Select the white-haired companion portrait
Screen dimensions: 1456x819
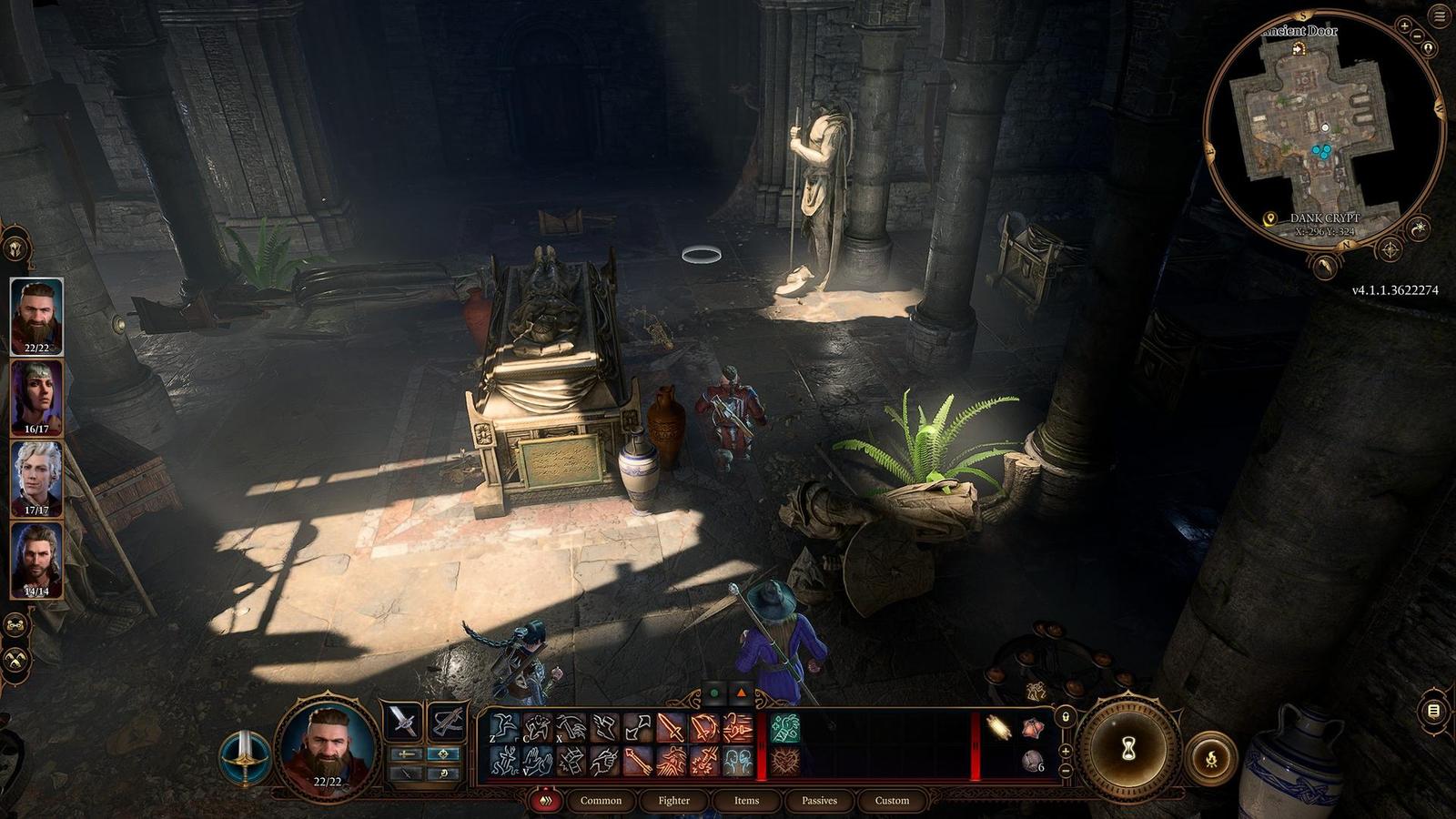click(x=36, y=479)
